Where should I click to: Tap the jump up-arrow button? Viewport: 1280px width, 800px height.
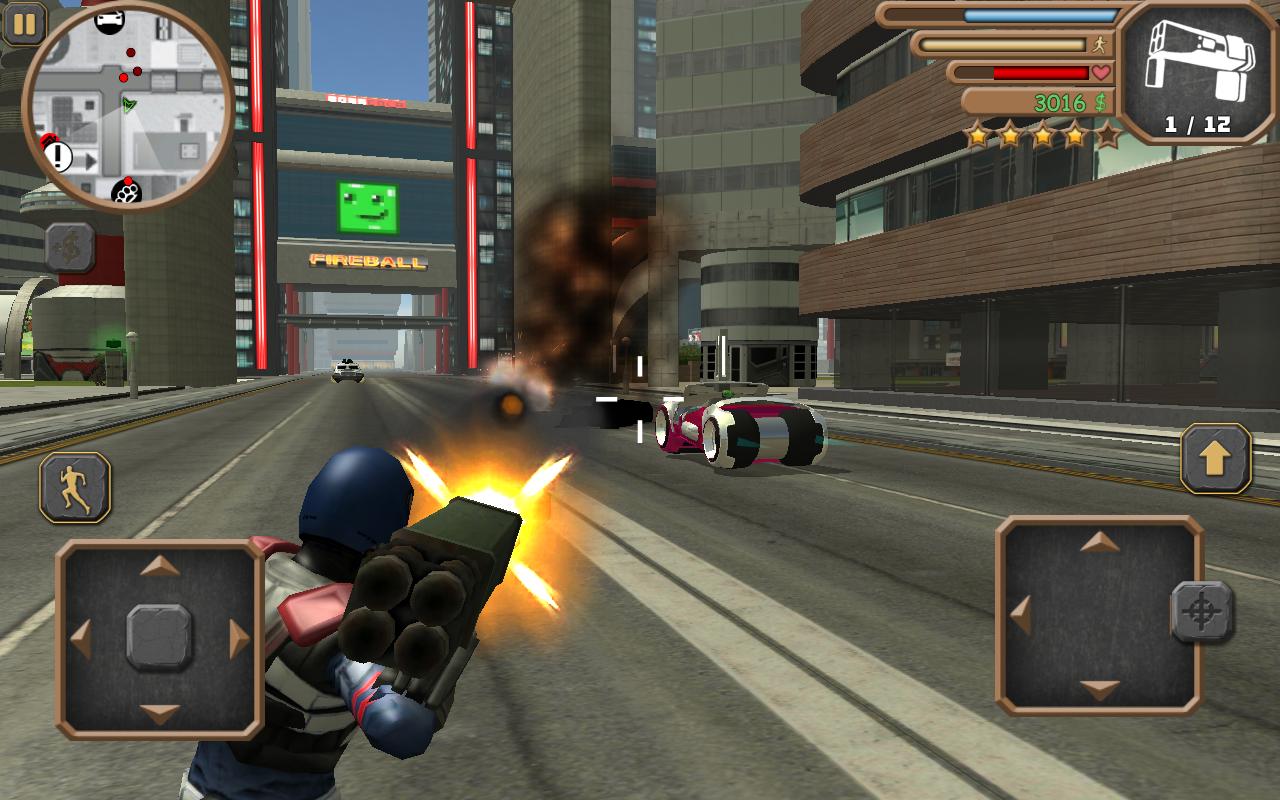(1216, 458)
